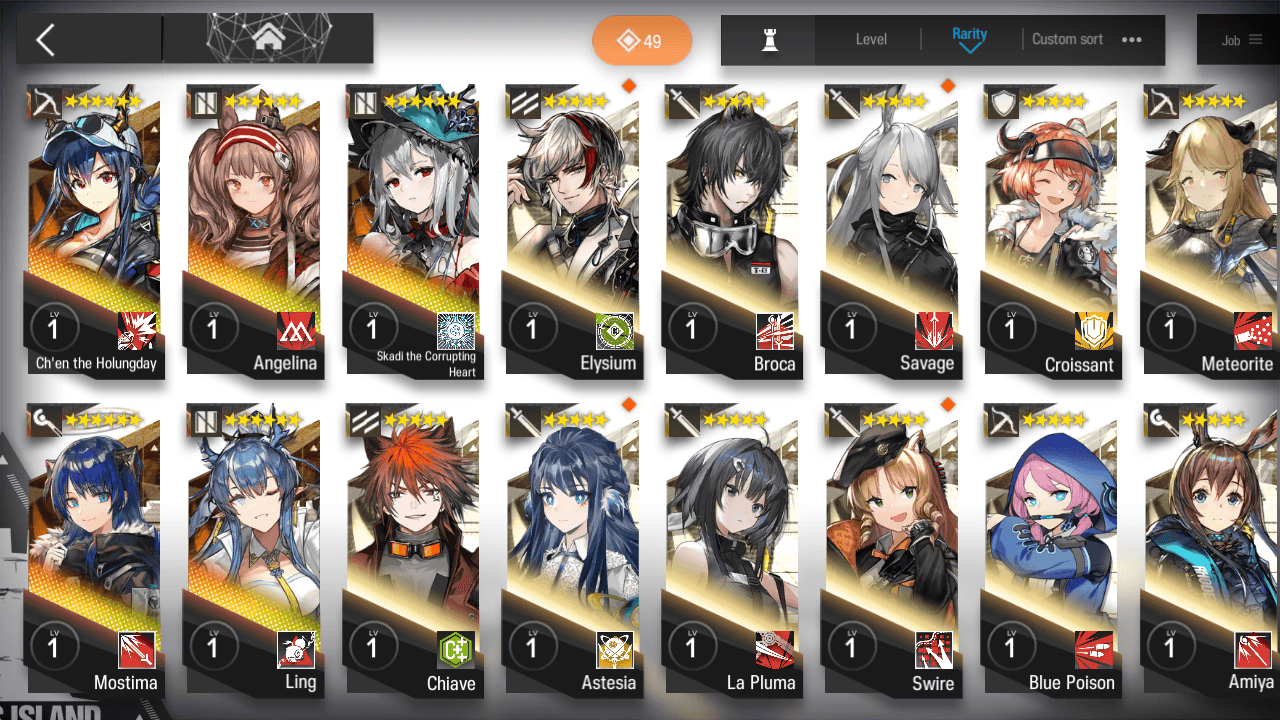
Task: Pick the Elysium operator card
Action: (573, 230)
